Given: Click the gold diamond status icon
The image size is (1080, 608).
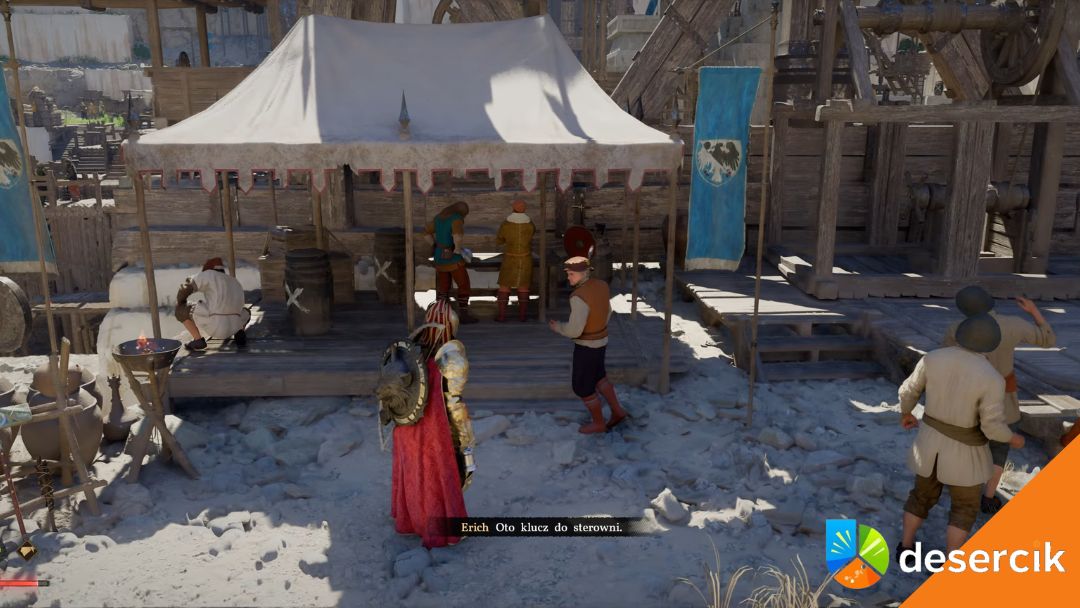Looking at the screenshot, I should [27, 551].
